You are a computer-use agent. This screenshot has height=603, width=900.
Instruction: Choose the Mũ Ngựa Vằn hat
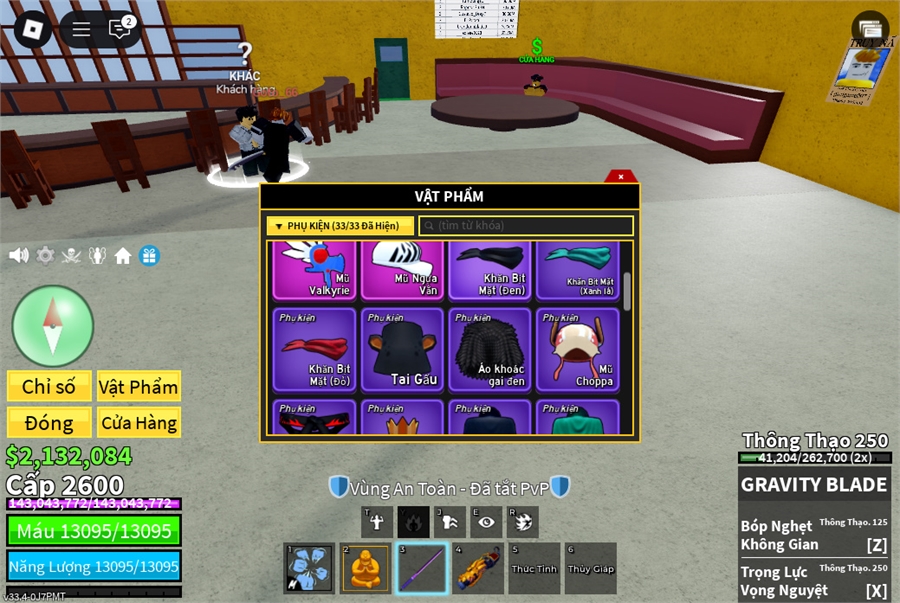[402, 270]
